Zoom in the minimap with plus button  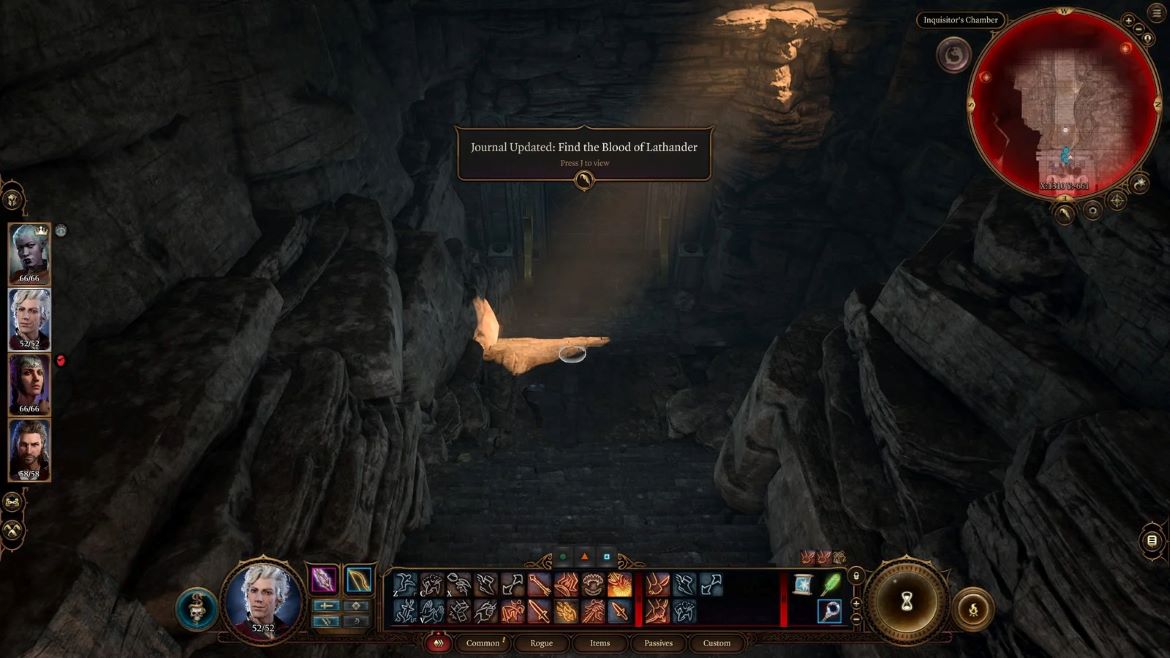tap(1128, 20)
